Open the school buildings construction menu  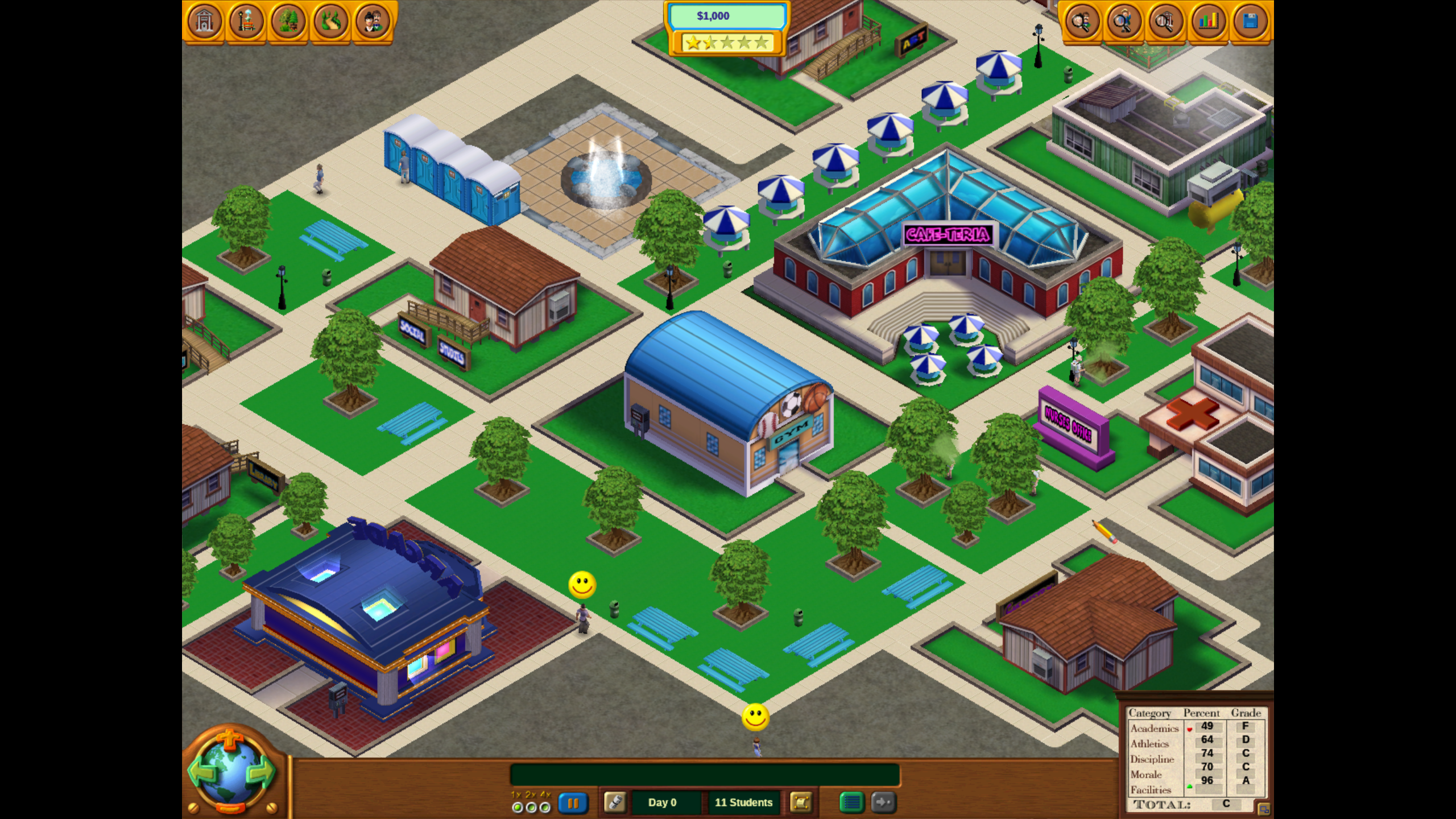(204, 22)
